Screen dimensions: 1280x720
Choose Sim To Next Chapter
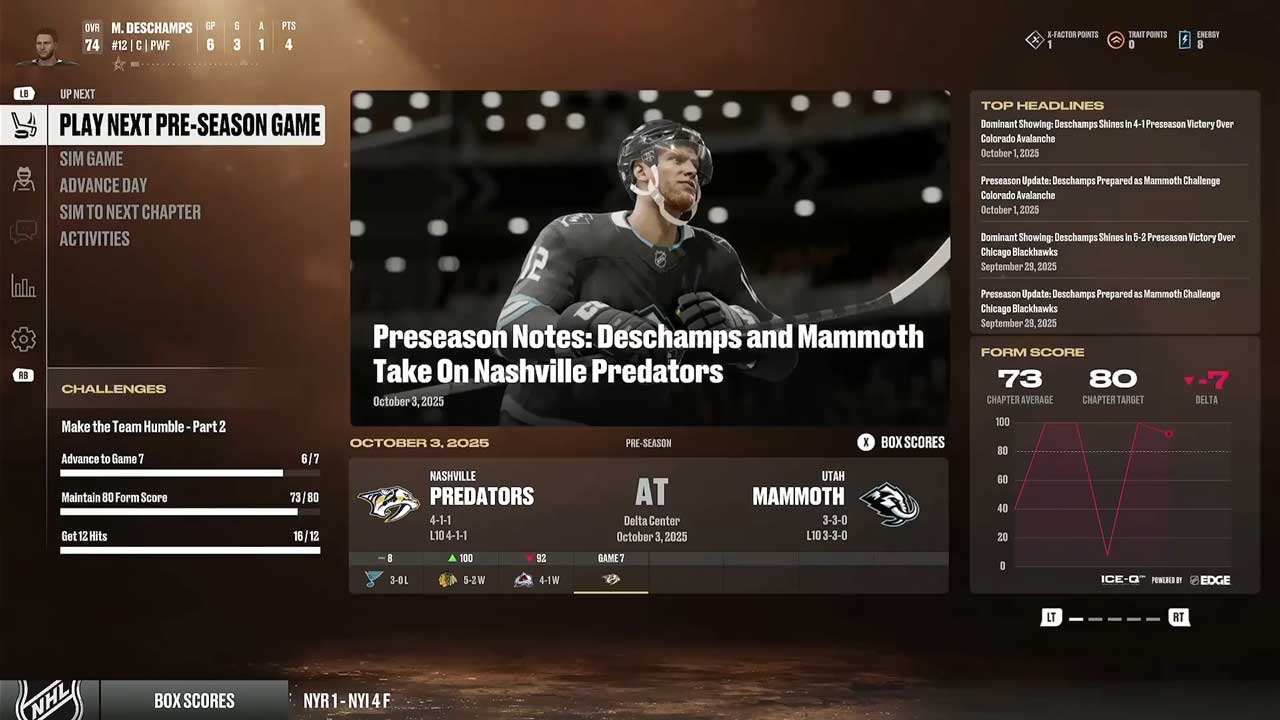pos(130,212)
